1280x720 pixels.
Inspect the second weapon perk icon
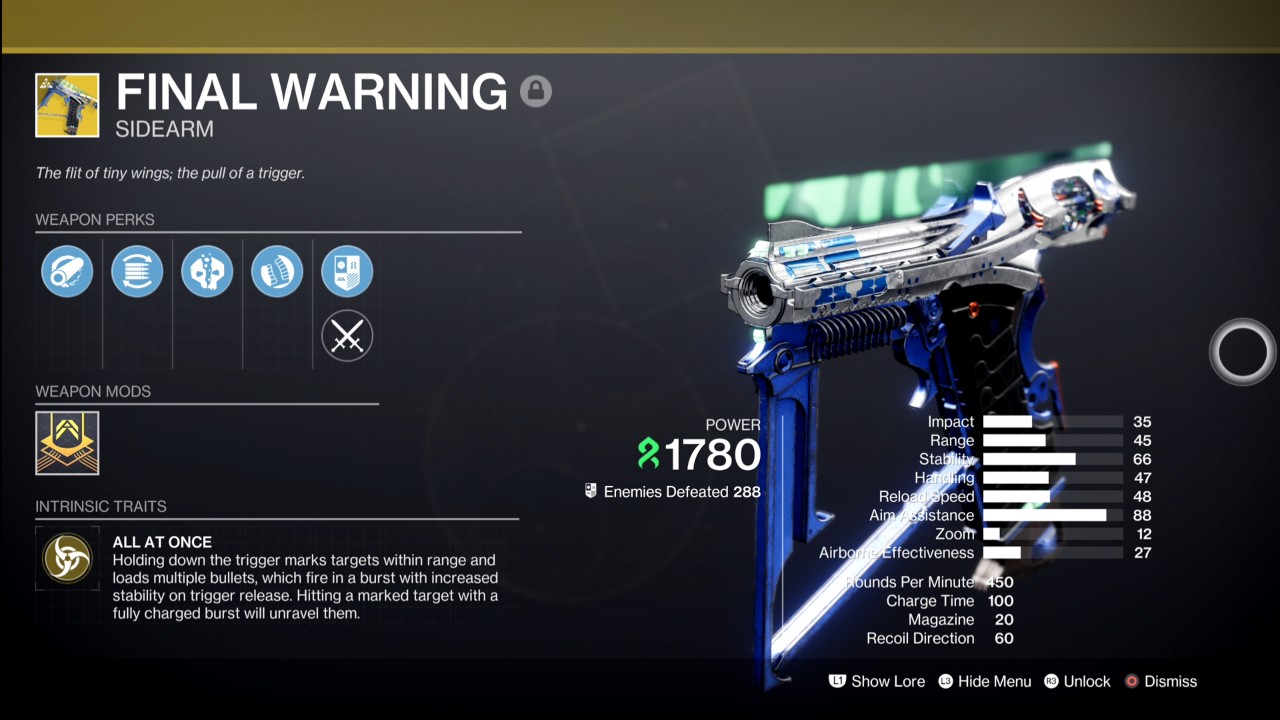[137, 271]
